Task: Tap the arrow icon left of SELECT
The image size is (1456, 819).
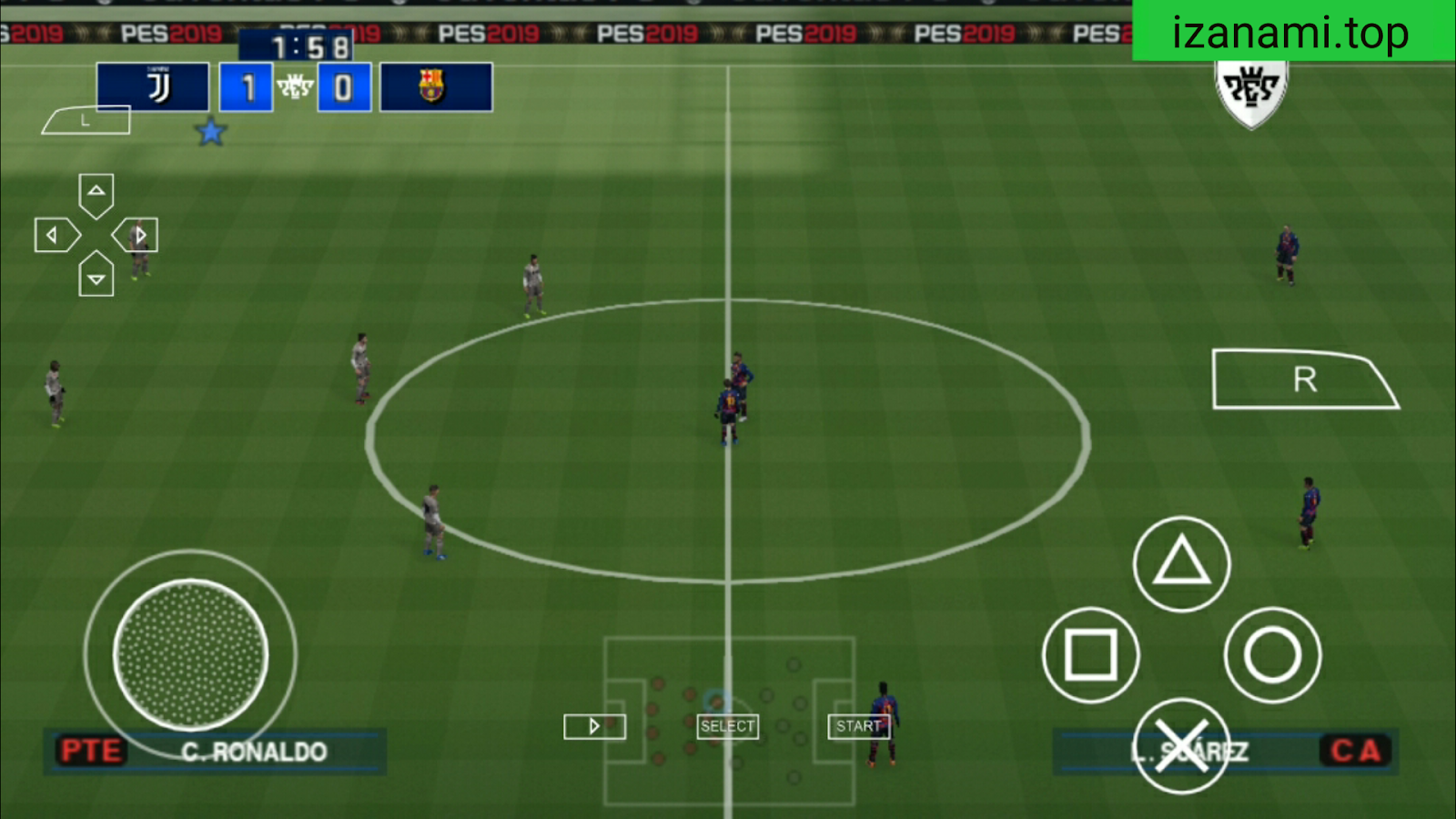Action: 595,726
